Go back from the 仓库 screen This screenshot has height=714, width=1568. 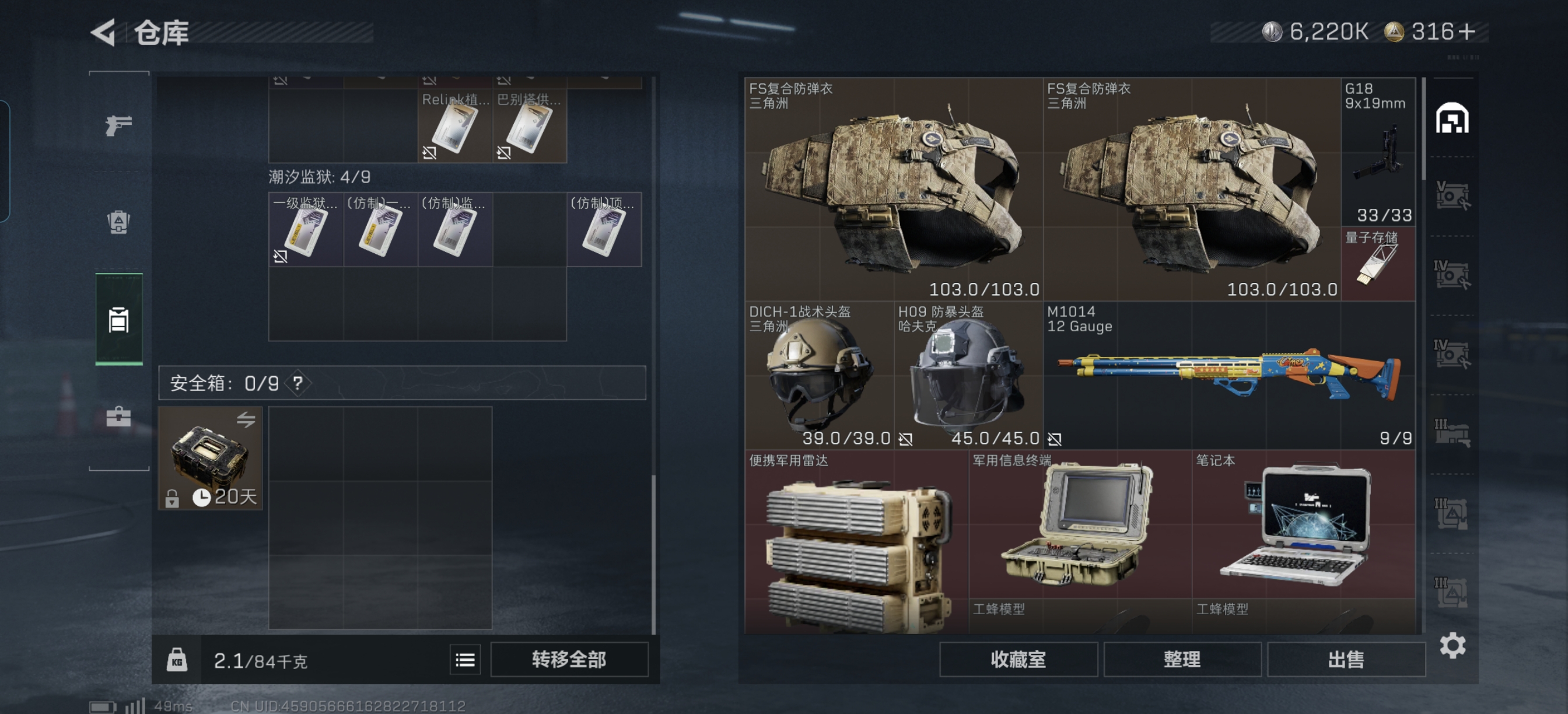pos(103,32)
